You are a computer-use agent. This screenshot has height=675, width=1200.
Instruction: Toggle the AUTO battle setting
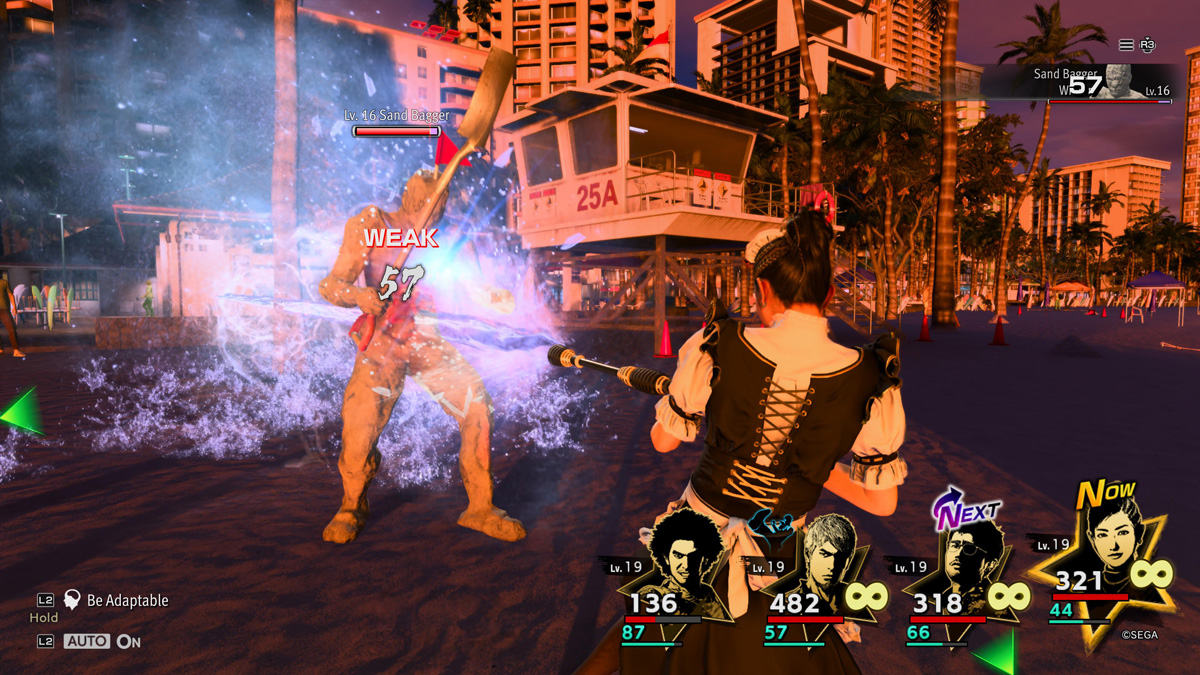pyautogui.click(x=87, y=641)
